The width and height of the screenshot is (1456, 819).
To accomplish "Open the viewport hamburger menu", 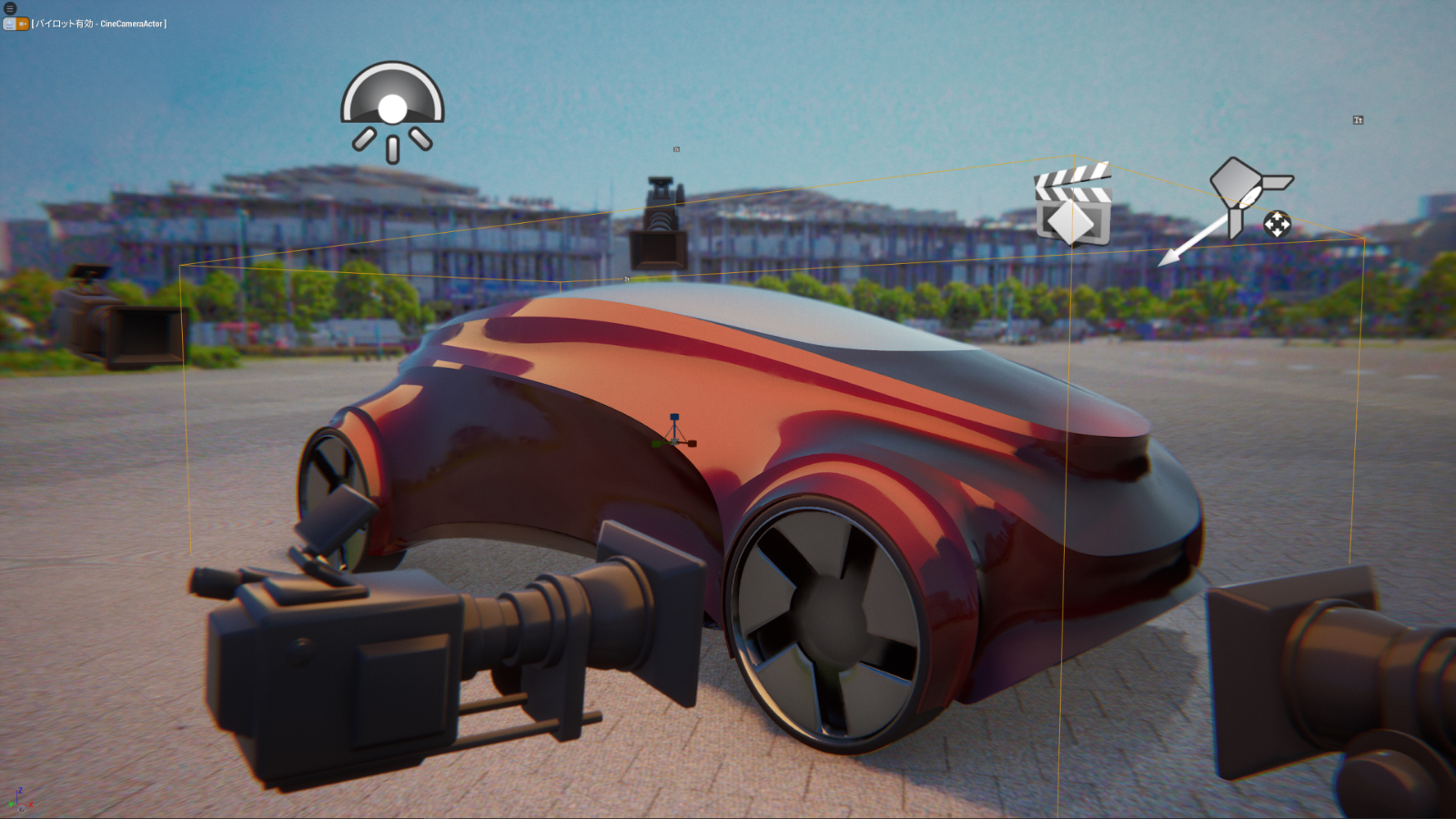I will (x=10, y=8).
